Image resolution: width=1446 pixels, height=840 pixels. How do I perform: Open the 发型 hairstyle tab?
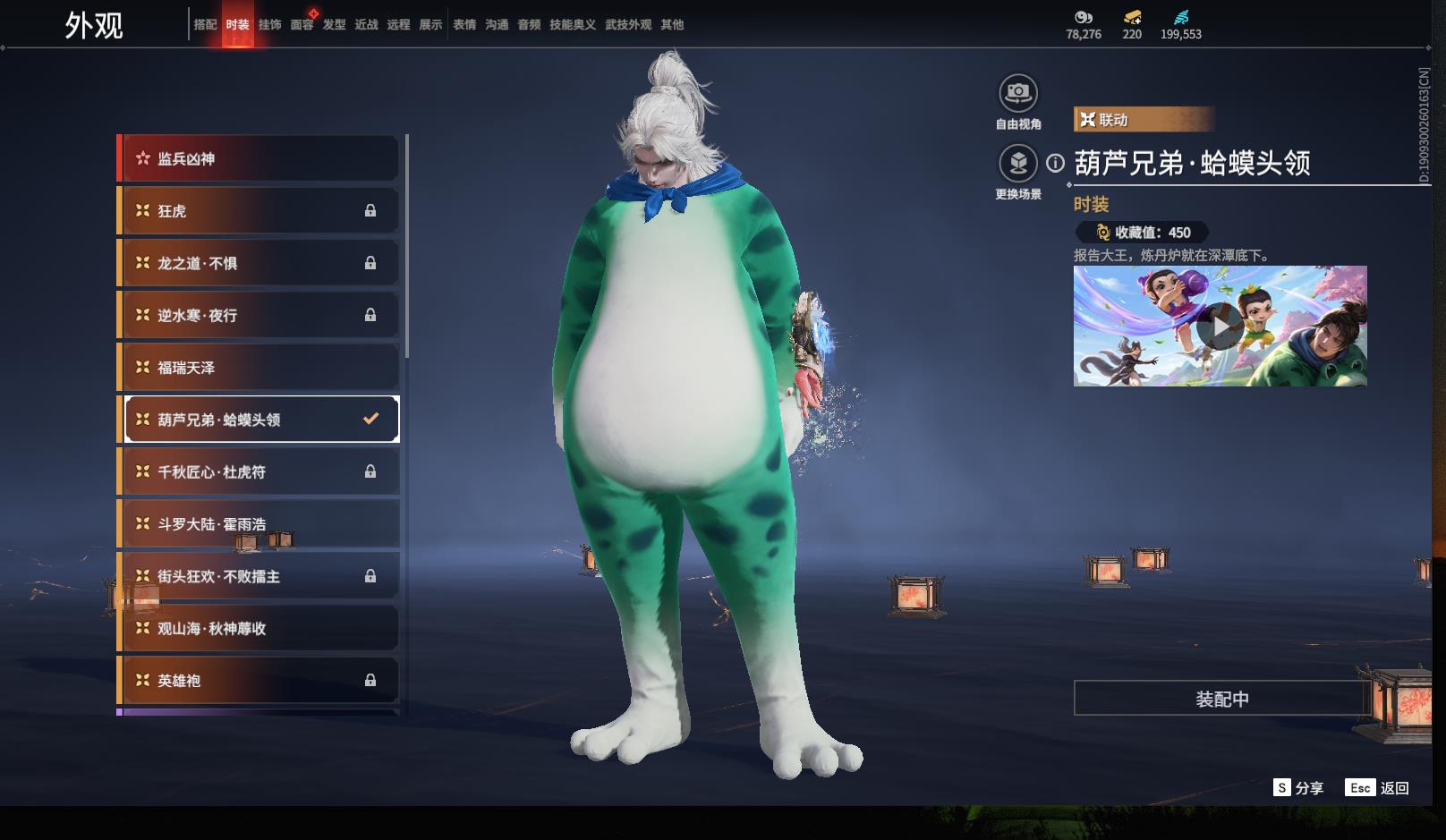click(334, 25)
